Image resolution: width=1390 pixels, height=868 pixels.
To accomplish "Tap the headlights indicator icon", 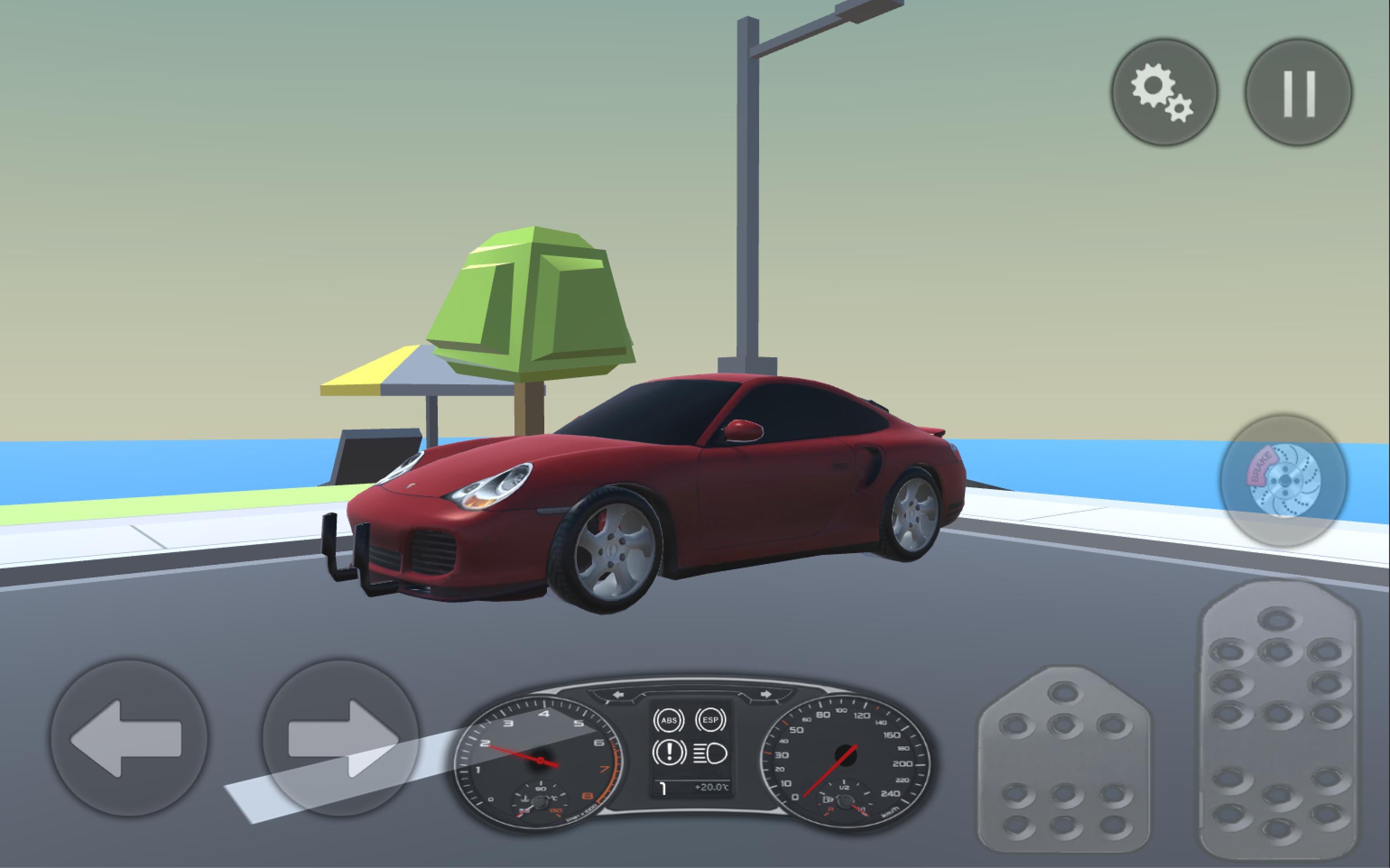I will click(709, 755).
